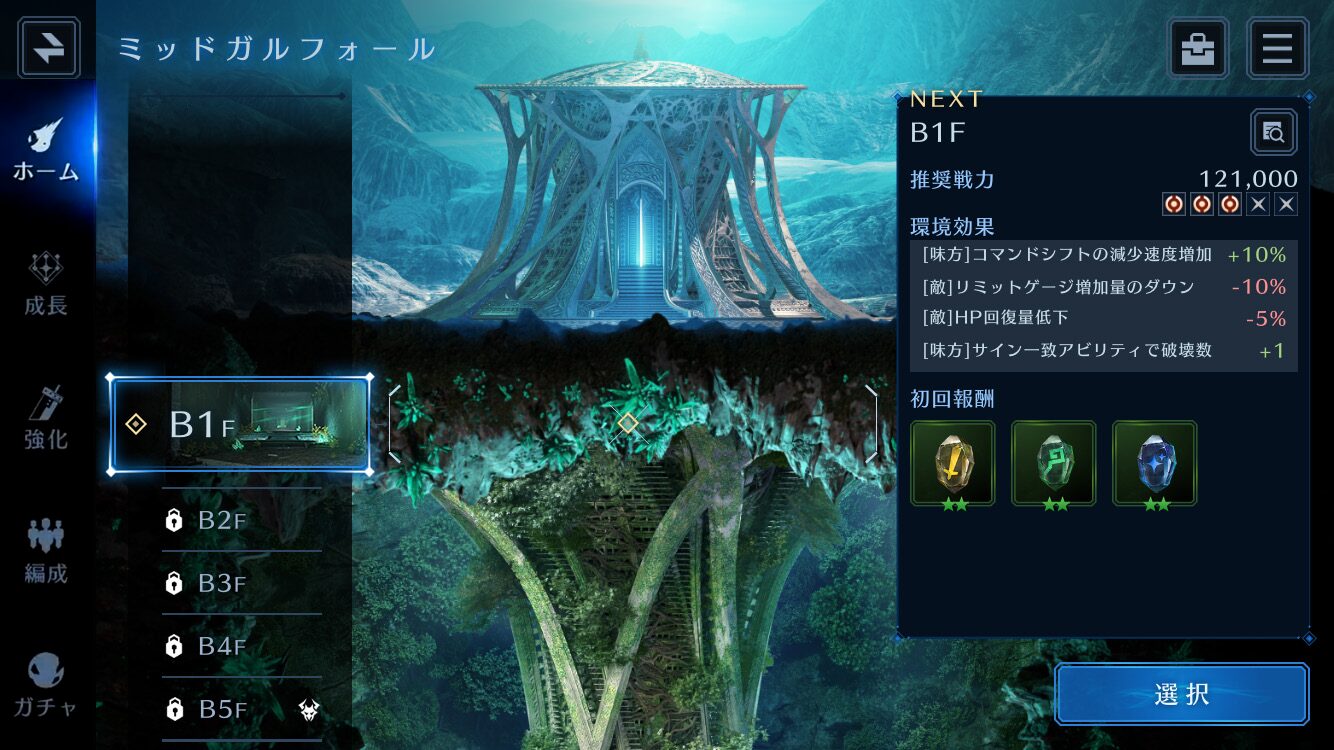Open the gift box icon at top right
The image size is (1334, 750).
click(x=1198, y=48)
